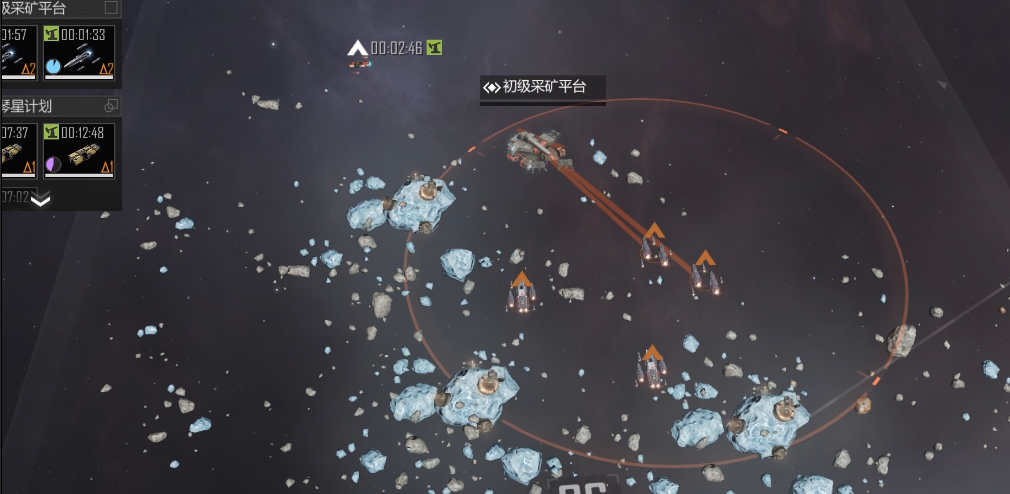The image size is (1010, 494).
Task: Click the 初级采矿平台 station label
Action: click(x=543, y=87)
